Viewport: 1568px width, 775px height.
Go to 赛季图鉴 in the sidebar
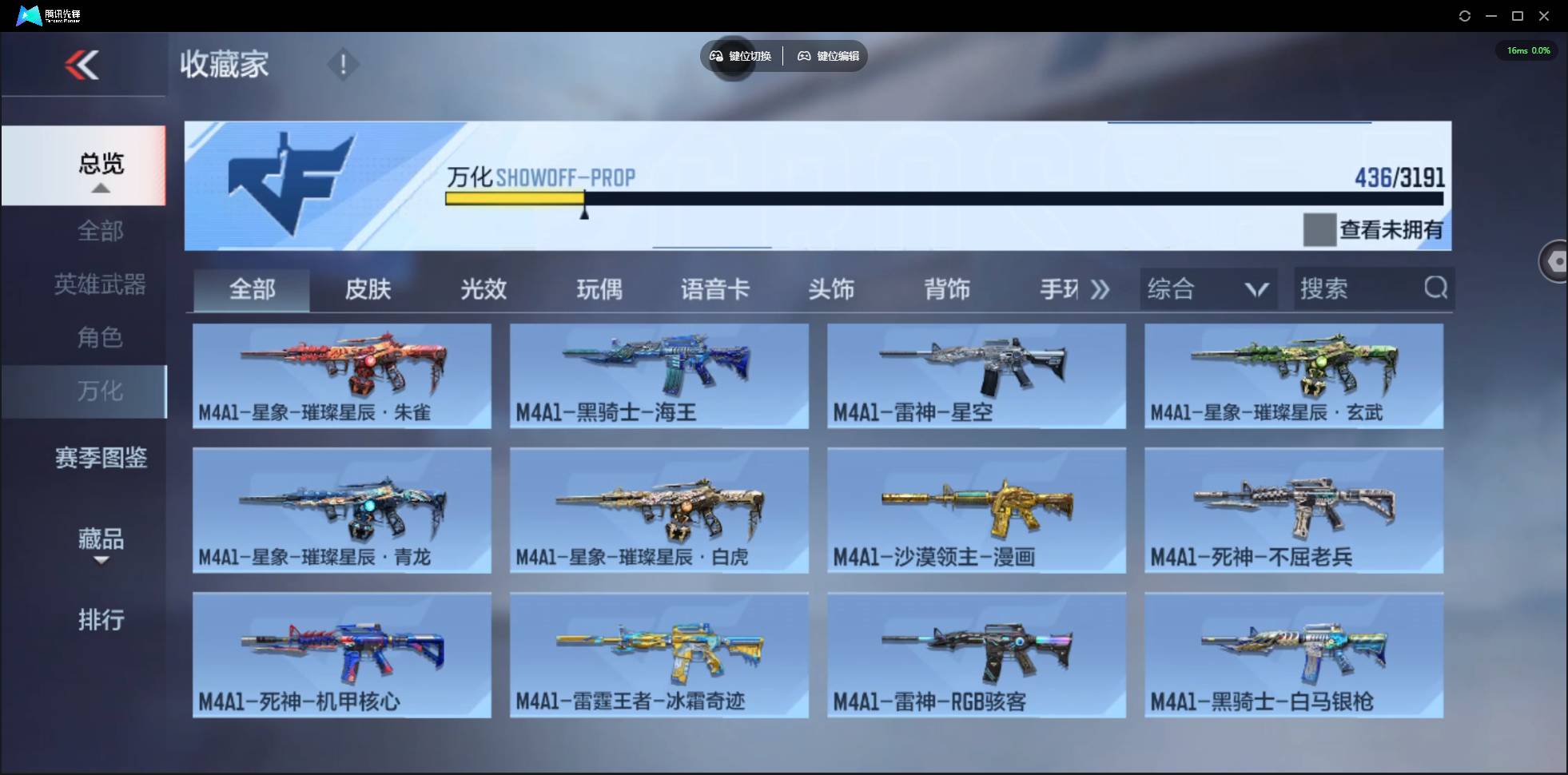click(x=101, y=458)
